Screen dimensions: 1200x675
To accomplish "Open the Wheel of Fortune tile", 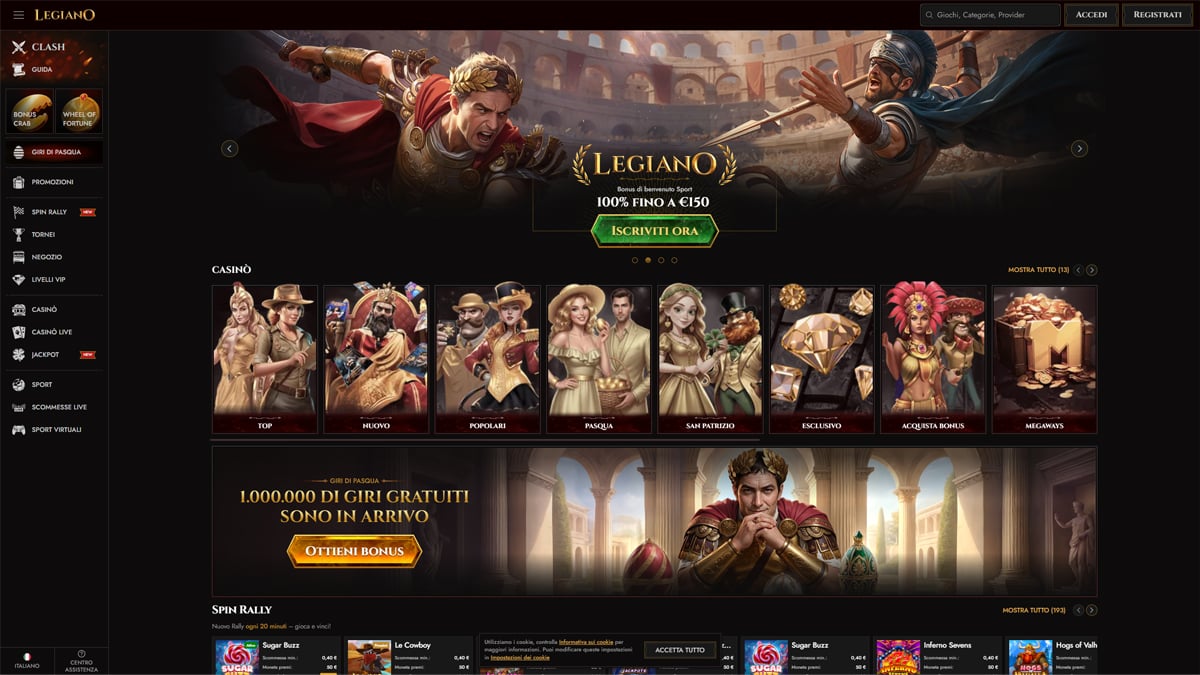I will pyautogui.click(x=79, y=112).
